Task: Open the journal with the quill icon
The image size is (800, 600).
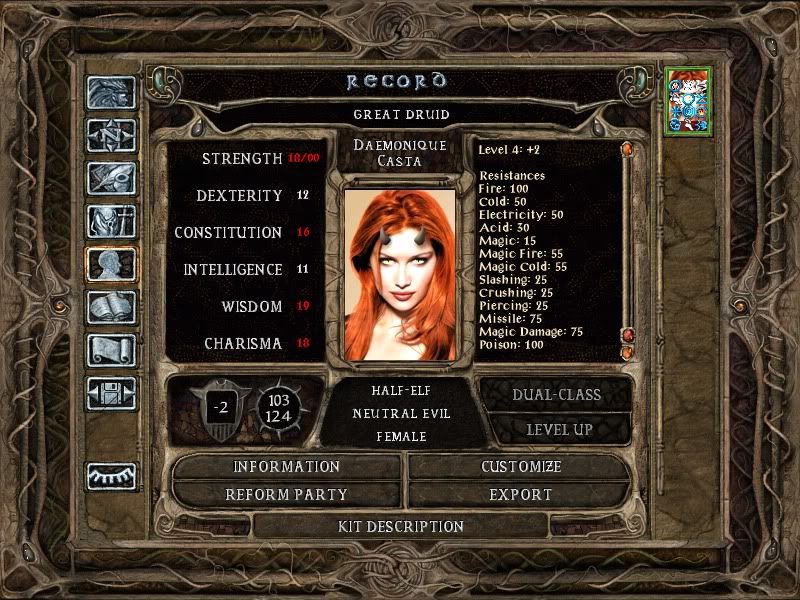Action: coord(111,178)
